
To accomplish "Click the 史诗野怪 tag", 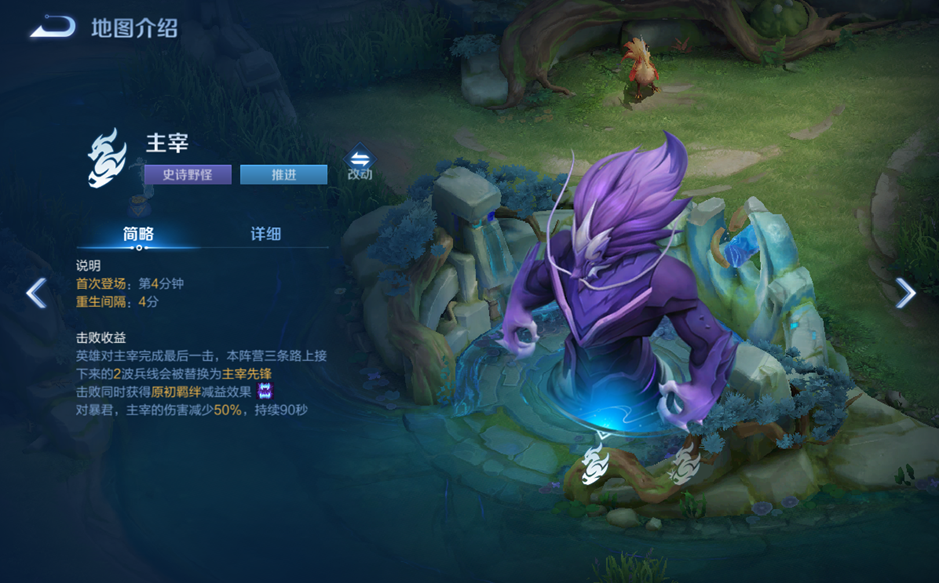I will (188, 175).
